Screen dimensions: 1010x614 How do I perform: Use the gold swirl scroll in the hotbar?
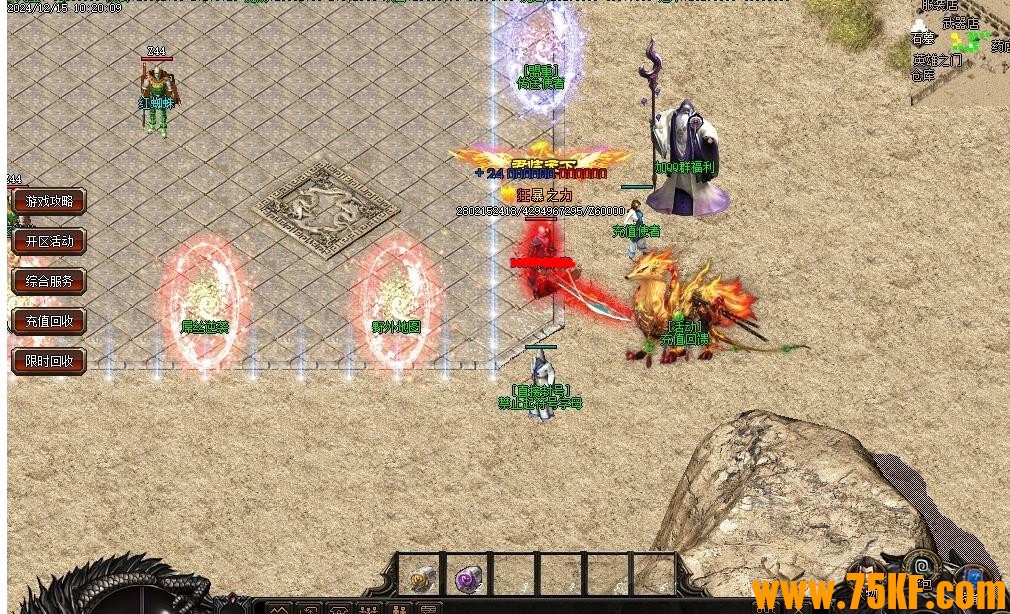[421, 577]
